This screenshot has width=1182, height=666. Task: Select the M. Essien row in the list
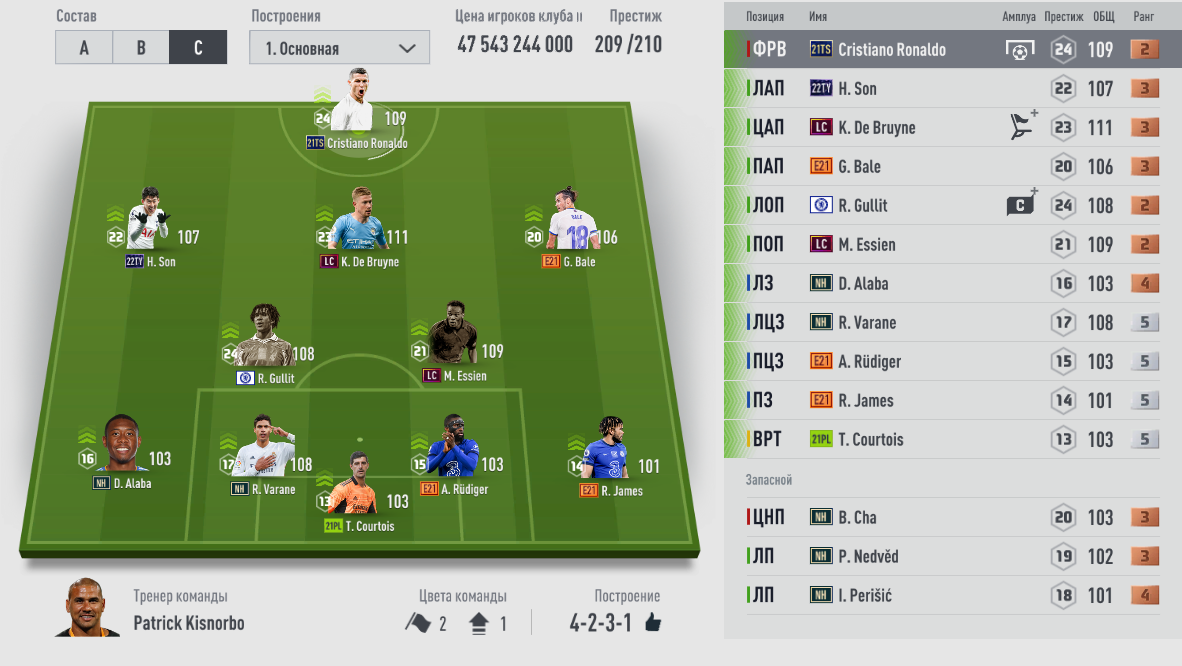click(952, 244)
